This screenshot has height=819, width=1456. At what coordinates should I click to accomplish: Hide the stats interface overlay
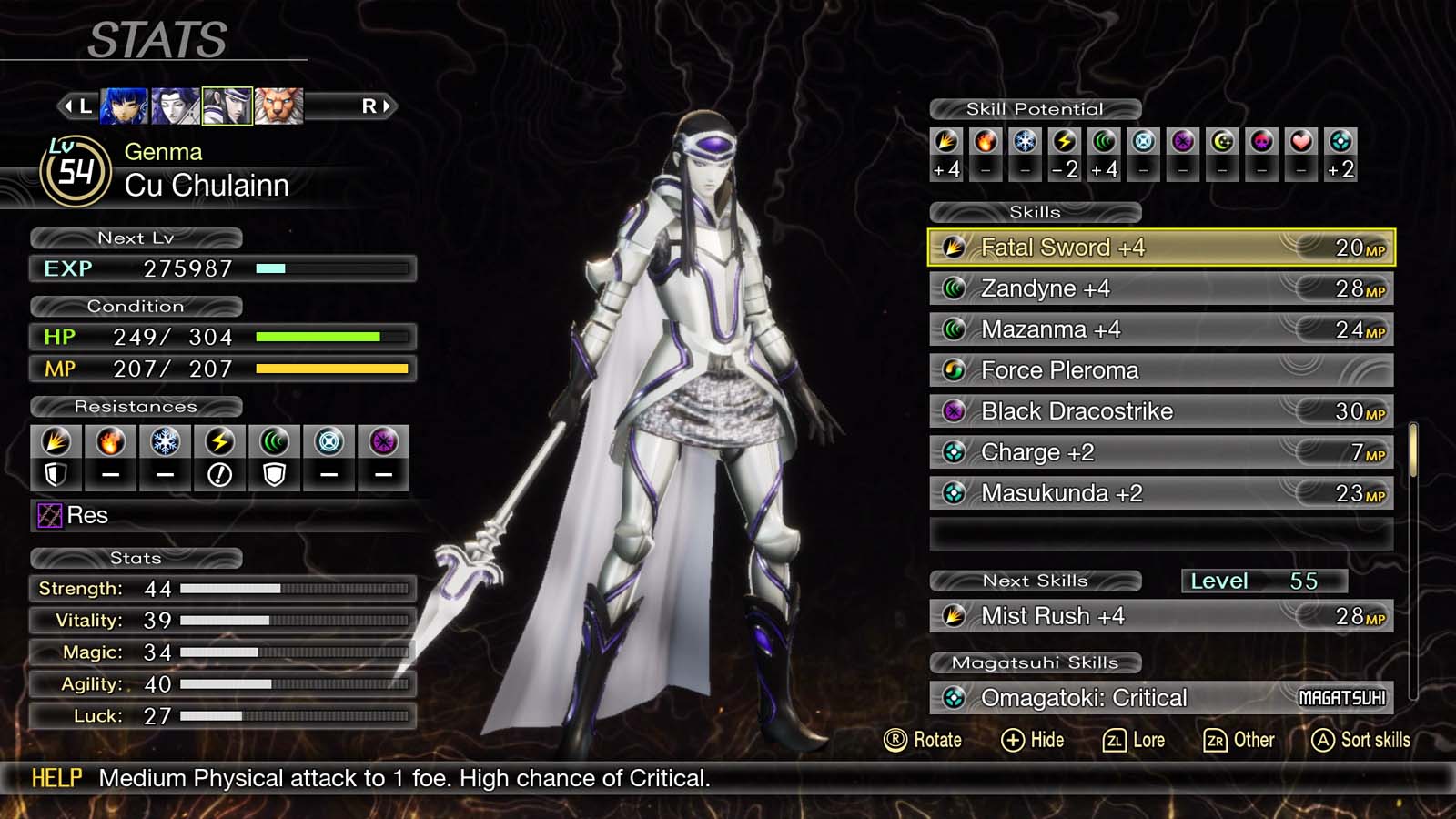point(1034,740)
